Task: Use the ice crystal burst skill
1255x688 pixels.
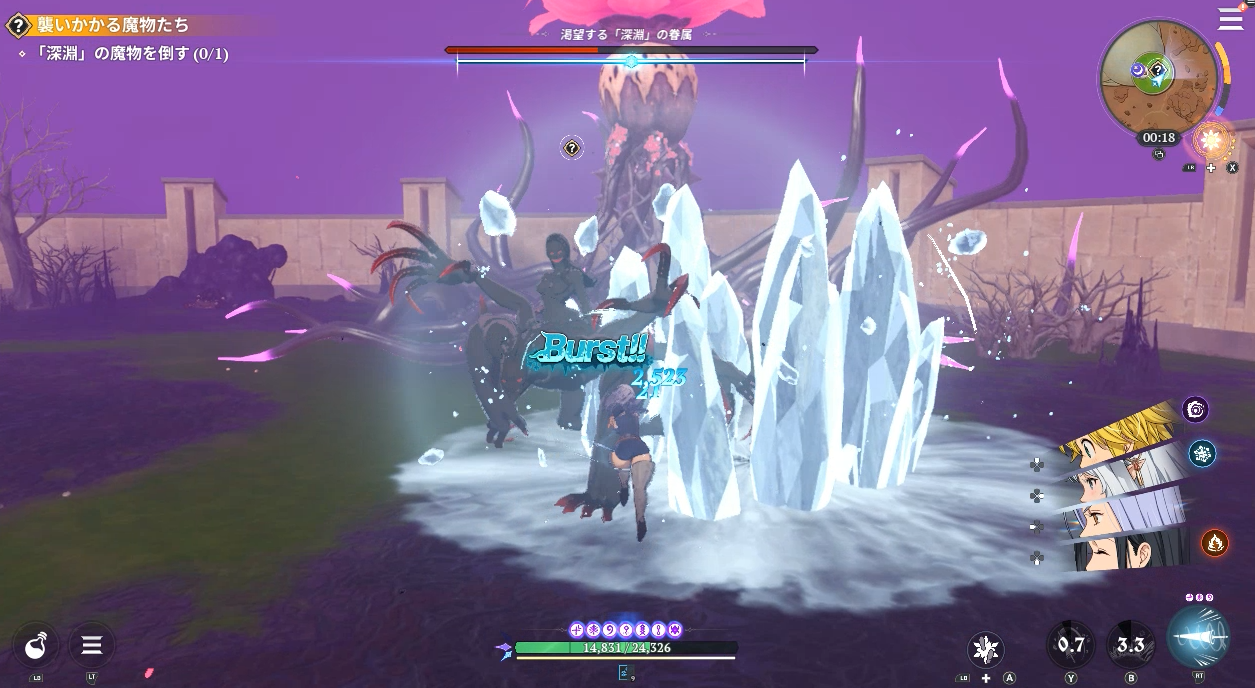Action: 986,648
